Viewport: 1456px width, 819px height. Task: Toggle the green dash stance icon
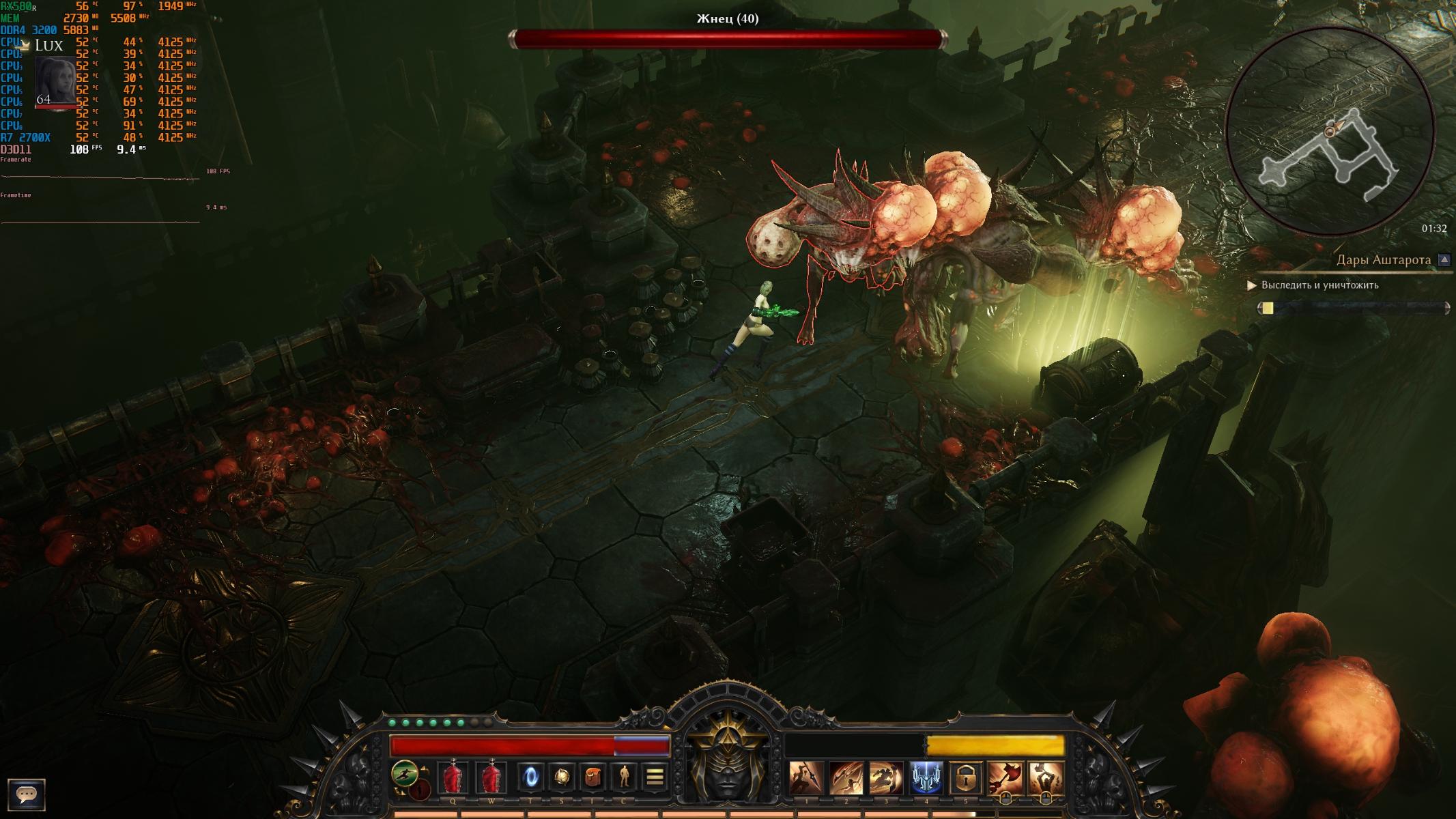(x=405, y=774)
